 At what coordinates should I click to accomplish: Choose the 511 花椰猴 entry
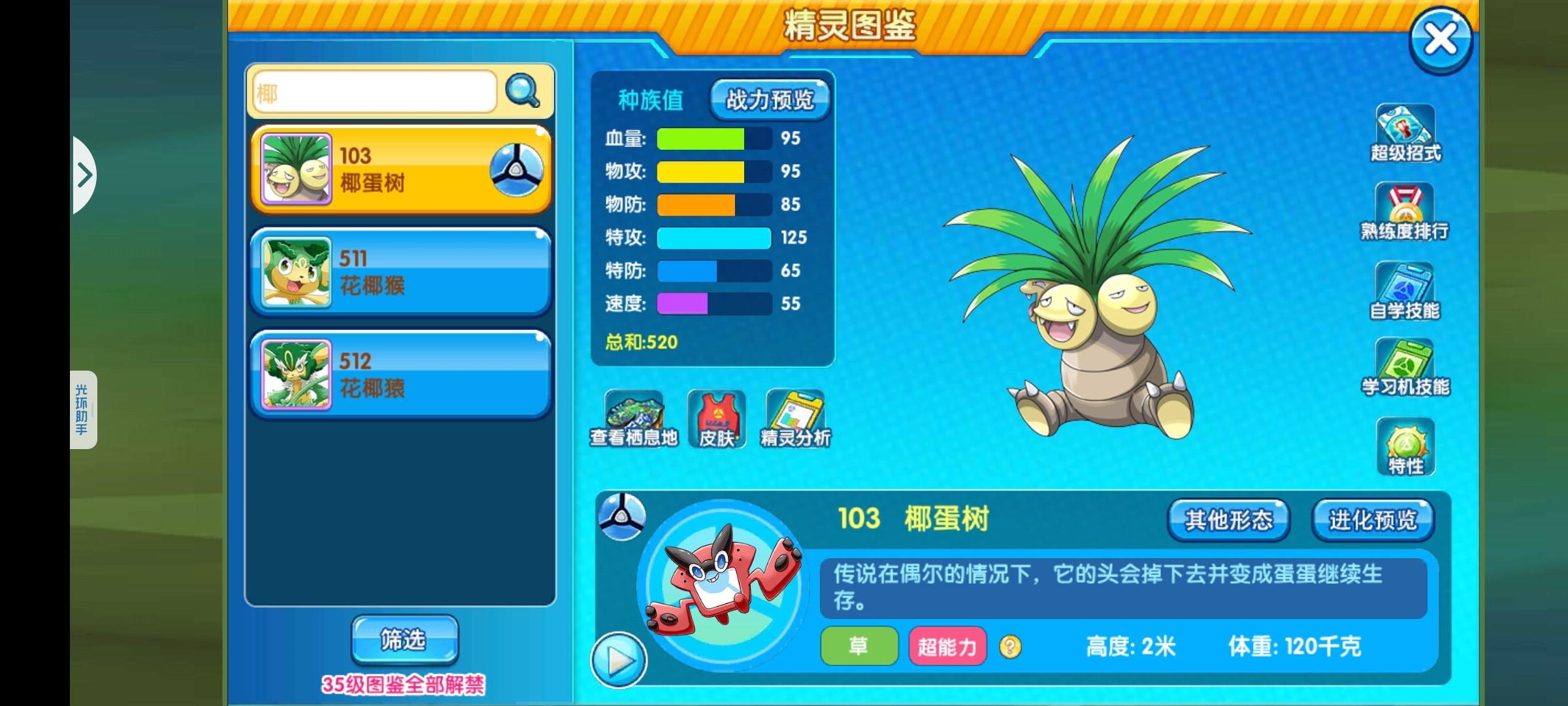(x=400, y=272)
